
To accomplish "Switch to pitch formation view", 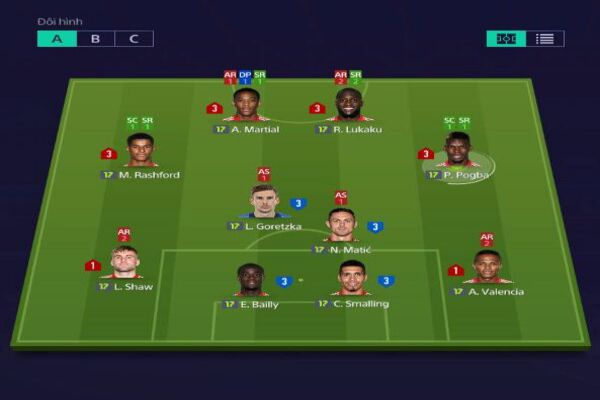I will 506,39.
